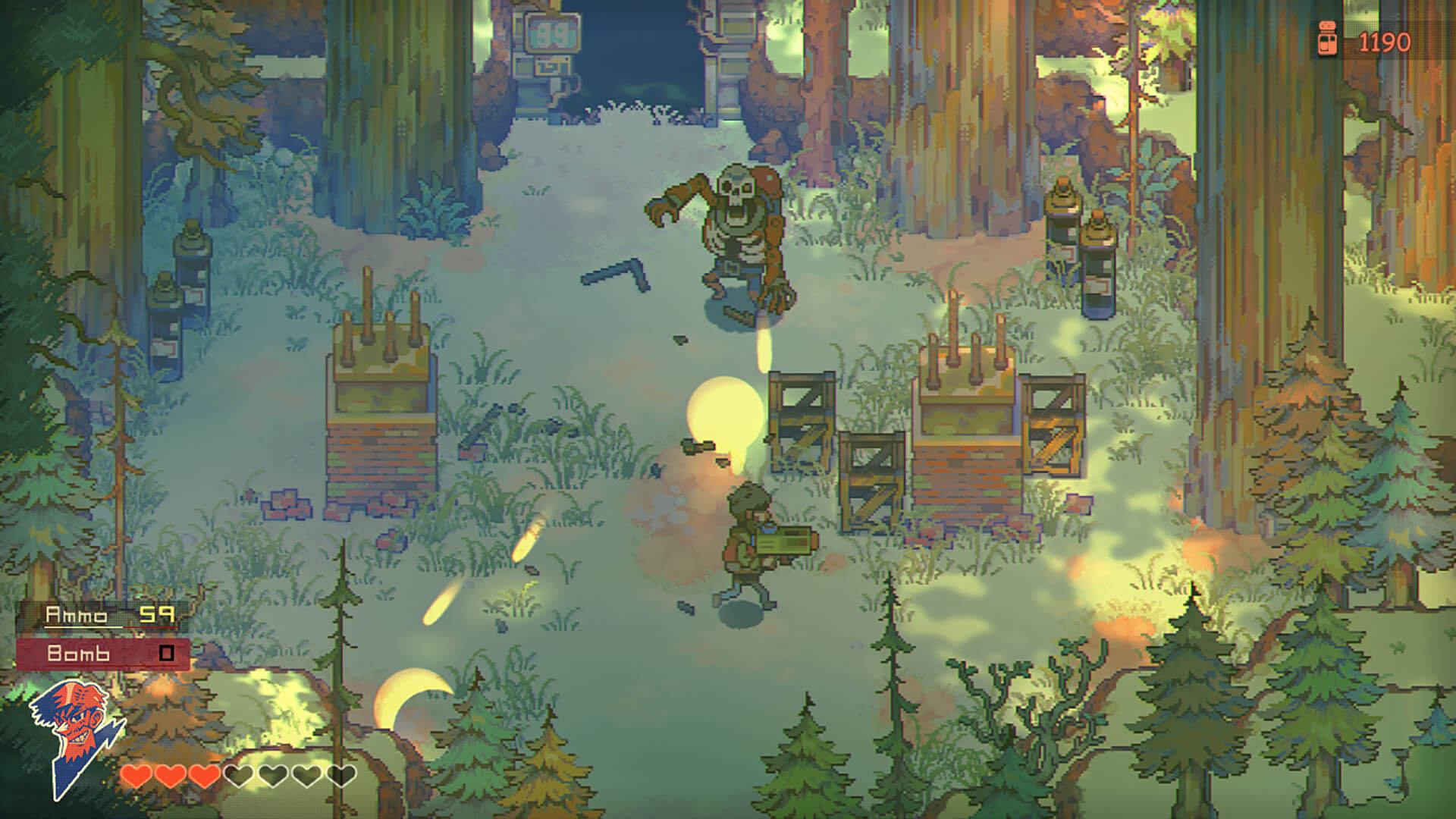Click the middle red heart as health gauge
1456x819 pixels.
tap(171, 776)
